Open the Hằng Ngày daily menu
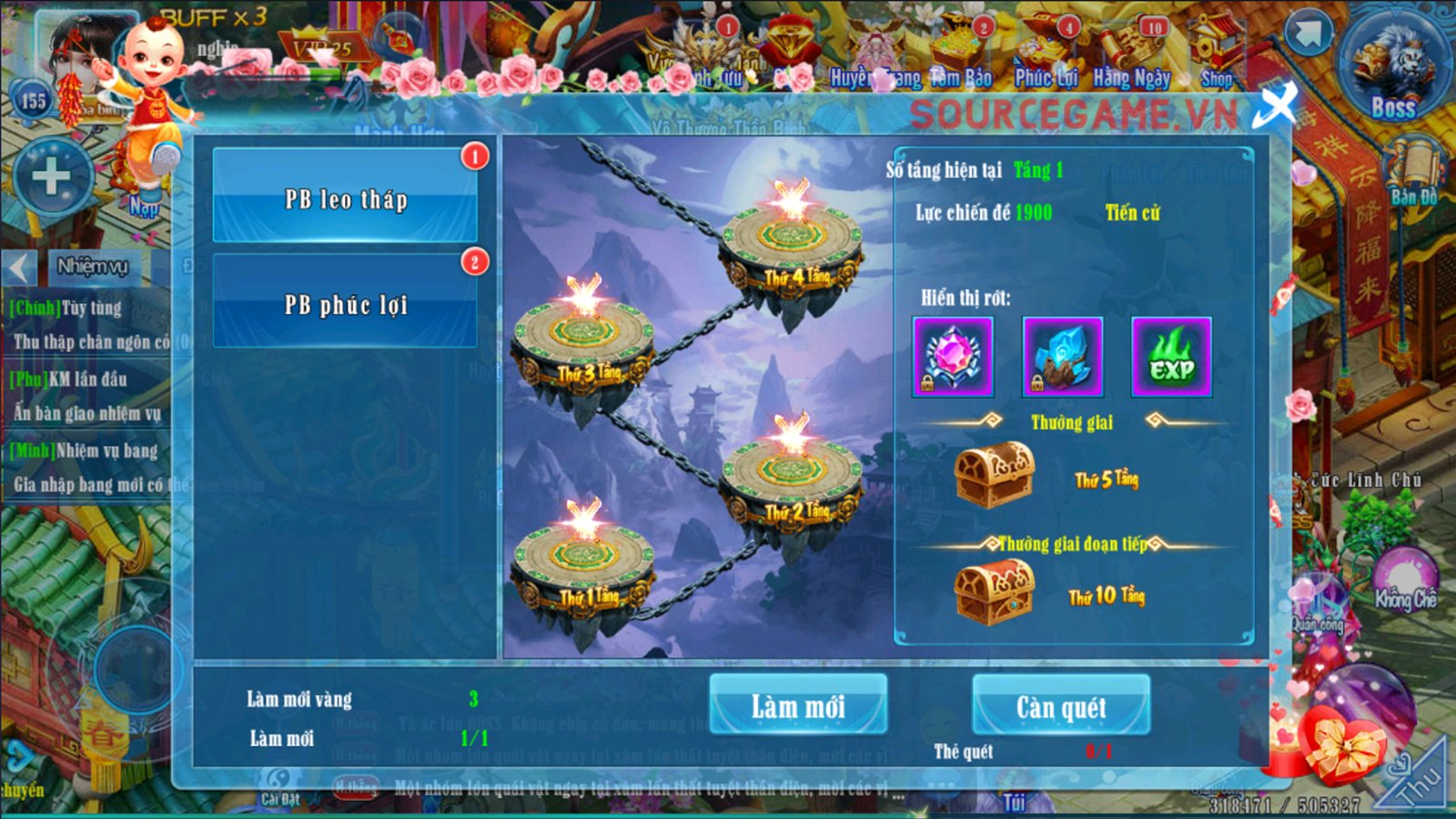The height and width of the screenshot is (819, 1456). [1131, 55]
